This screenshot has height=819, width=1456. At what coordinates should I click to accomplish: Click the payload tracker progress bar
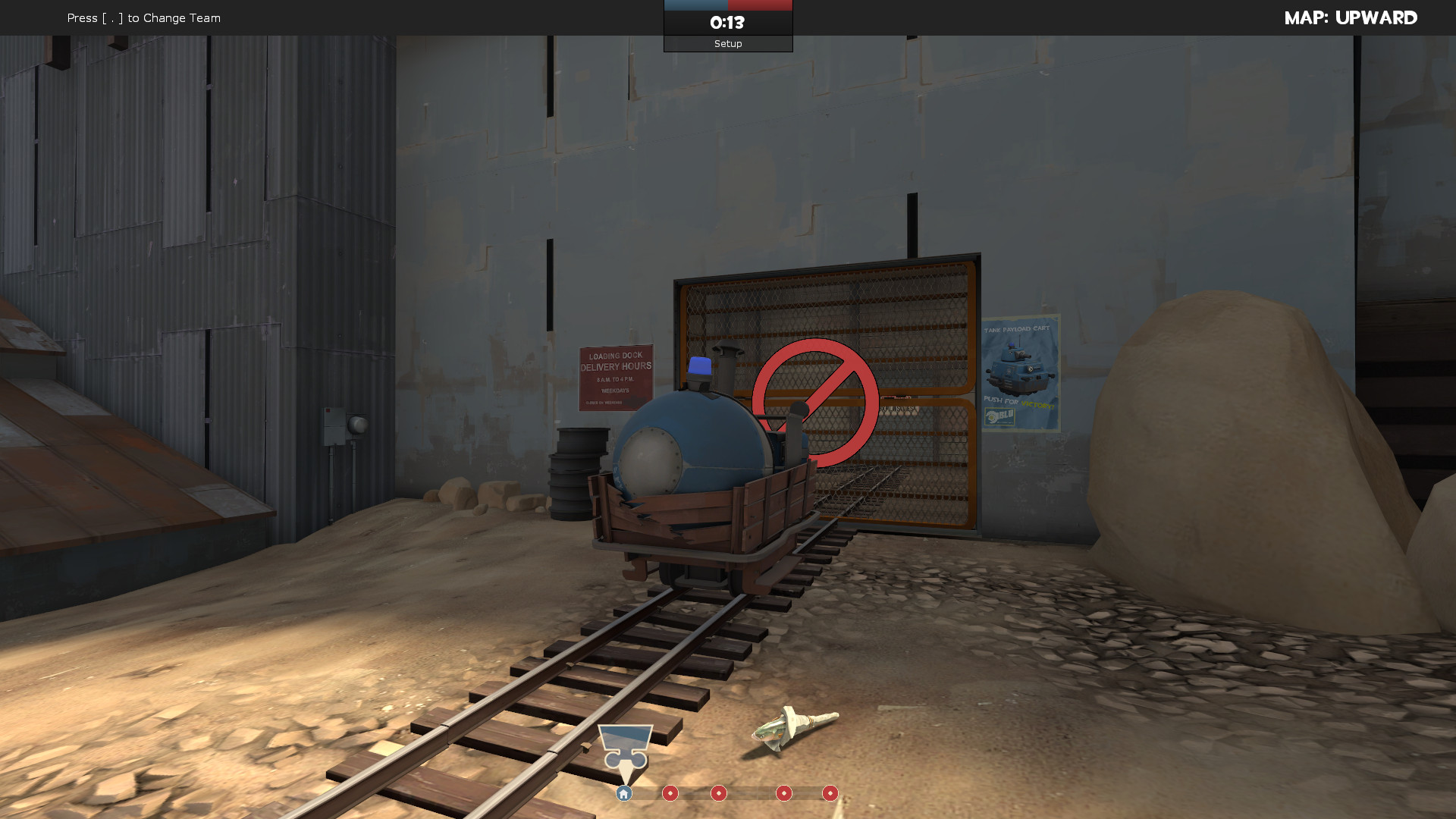point(726,793)
